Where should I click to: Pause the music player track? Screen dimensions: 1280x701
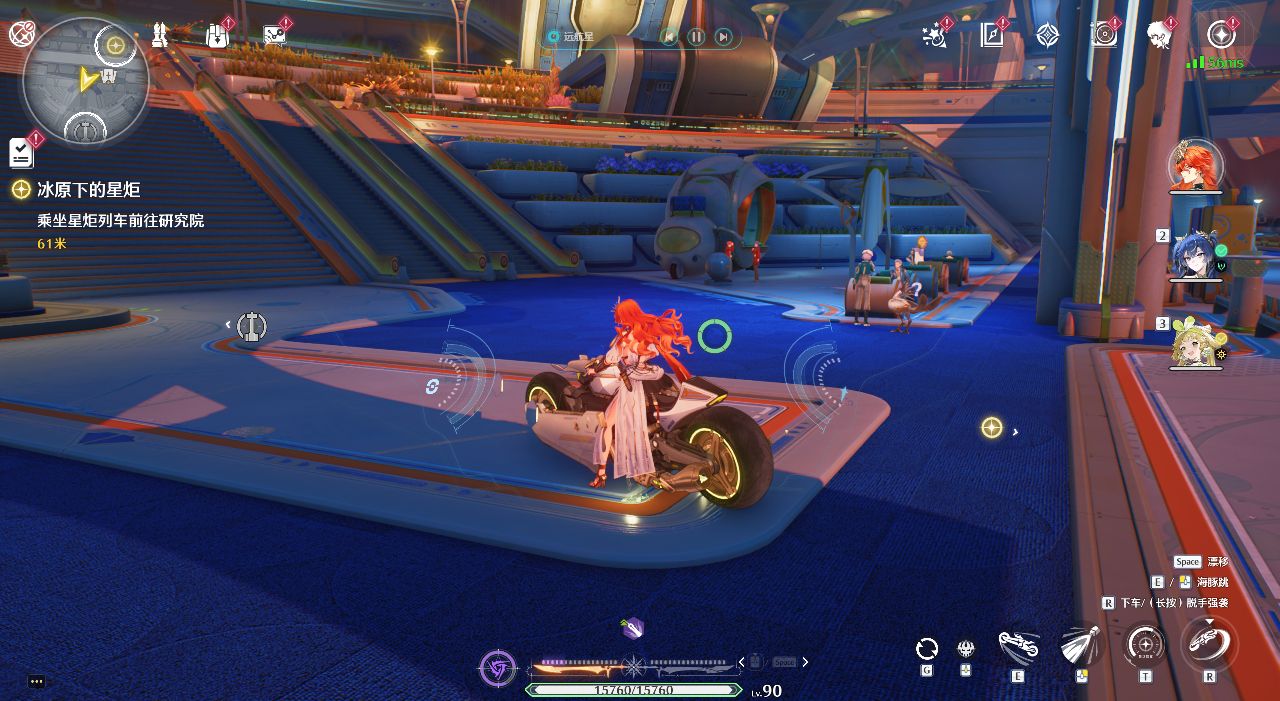point(696,37)
